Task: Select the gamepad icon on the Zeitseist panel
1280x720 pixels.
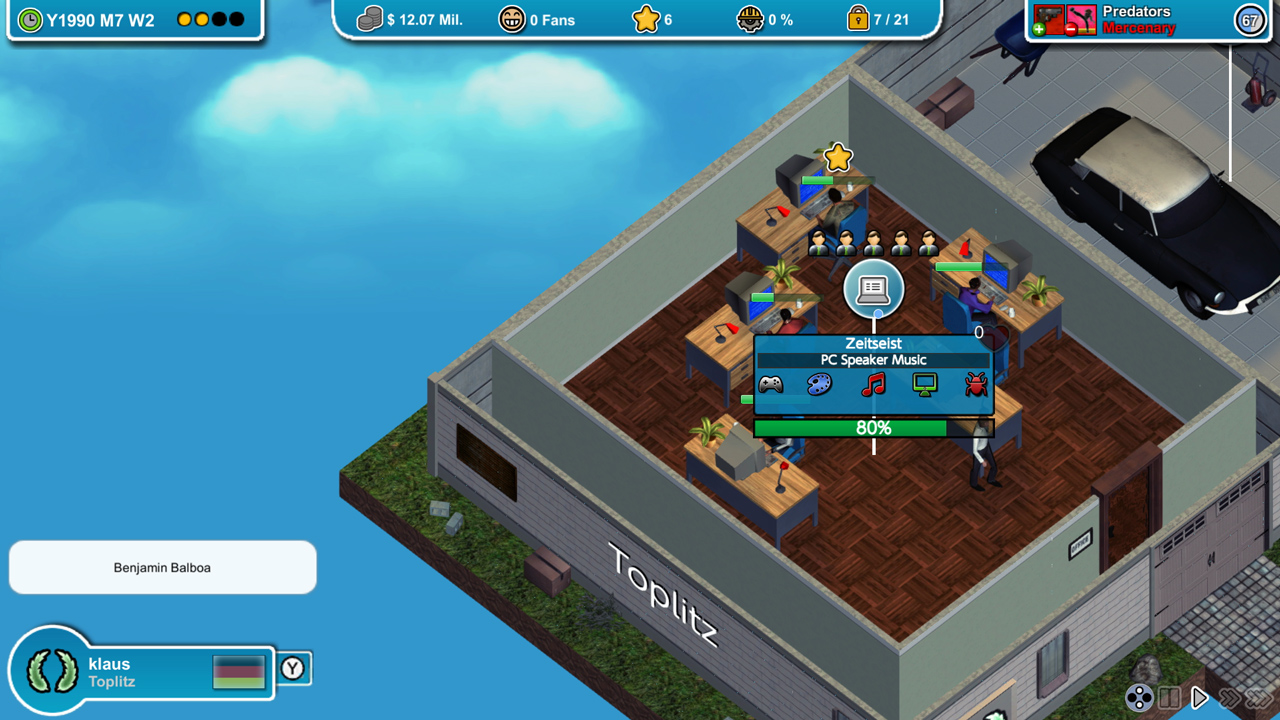Action: [772, 384]
